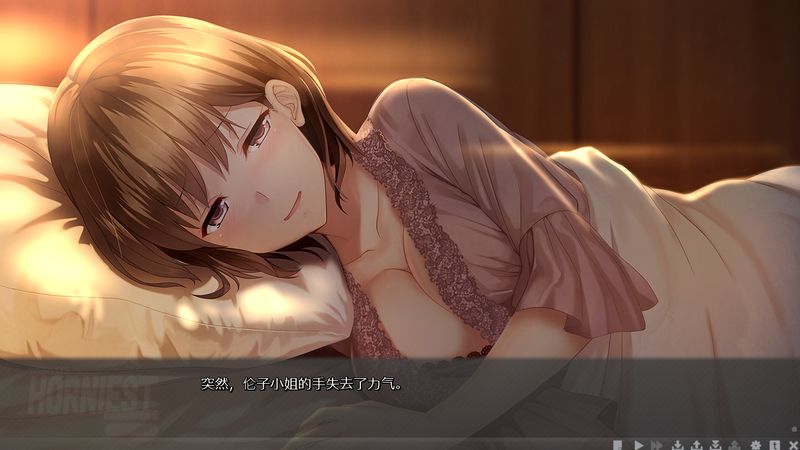The width and height of the screenshot is (800, 450).
Task: Activate the fast-forward skip button
Action: (656, 444)
